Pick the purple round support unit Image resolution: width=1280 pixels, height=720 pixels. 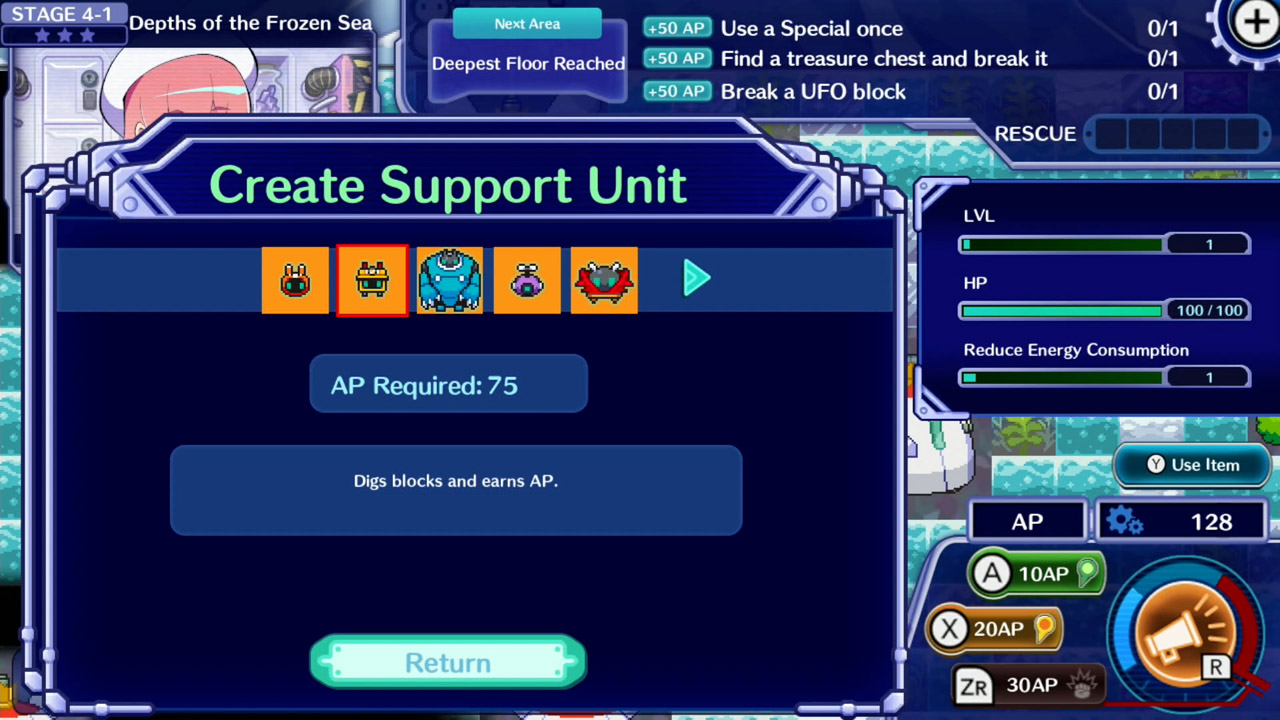tap(526, 280)
